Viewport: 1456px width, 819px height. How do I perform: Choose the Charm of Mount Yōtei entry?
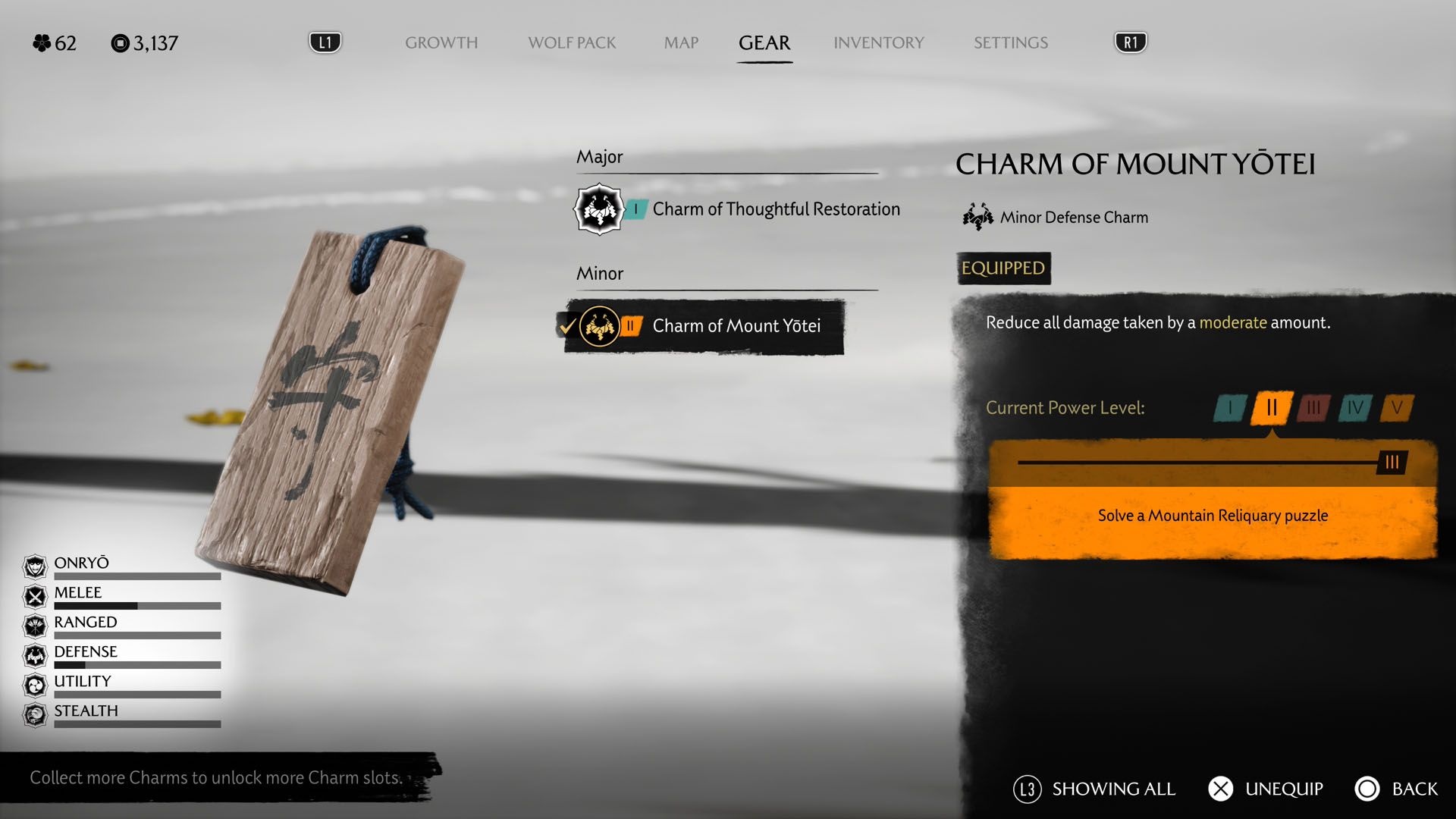click(x=736, y=326)
